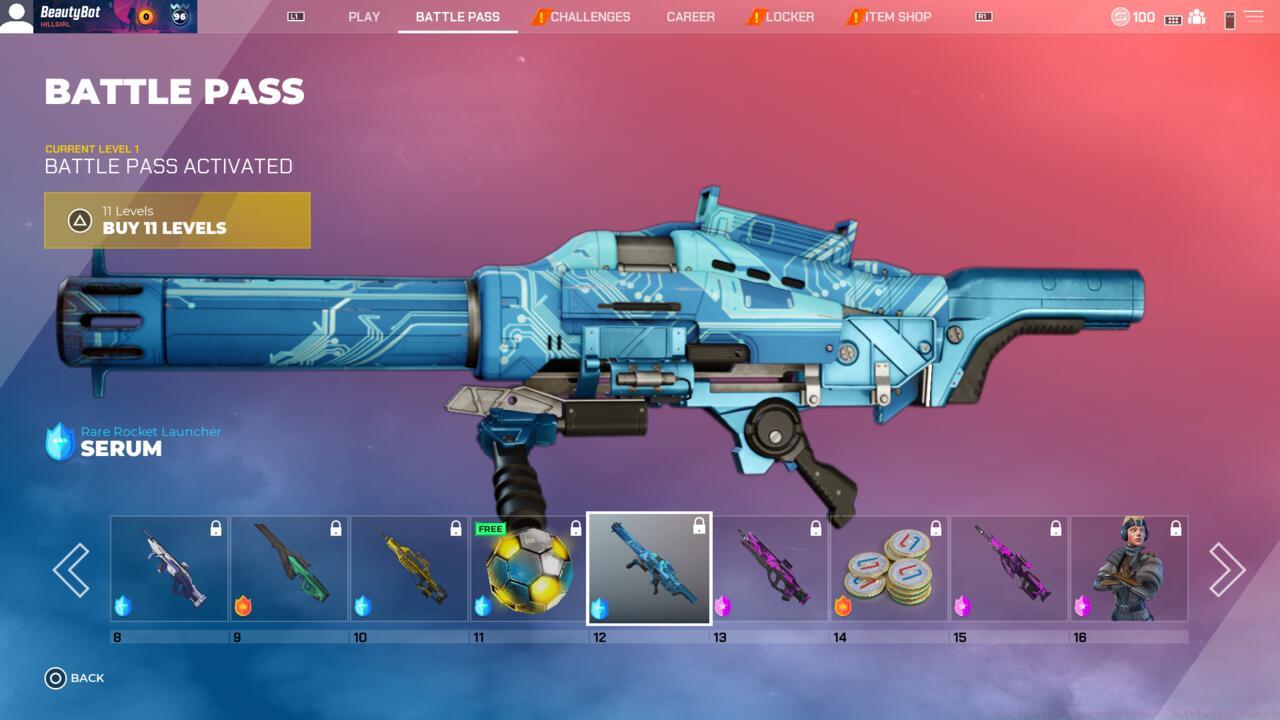Choose the level 13 purple weapon reward

pos(769,569)
